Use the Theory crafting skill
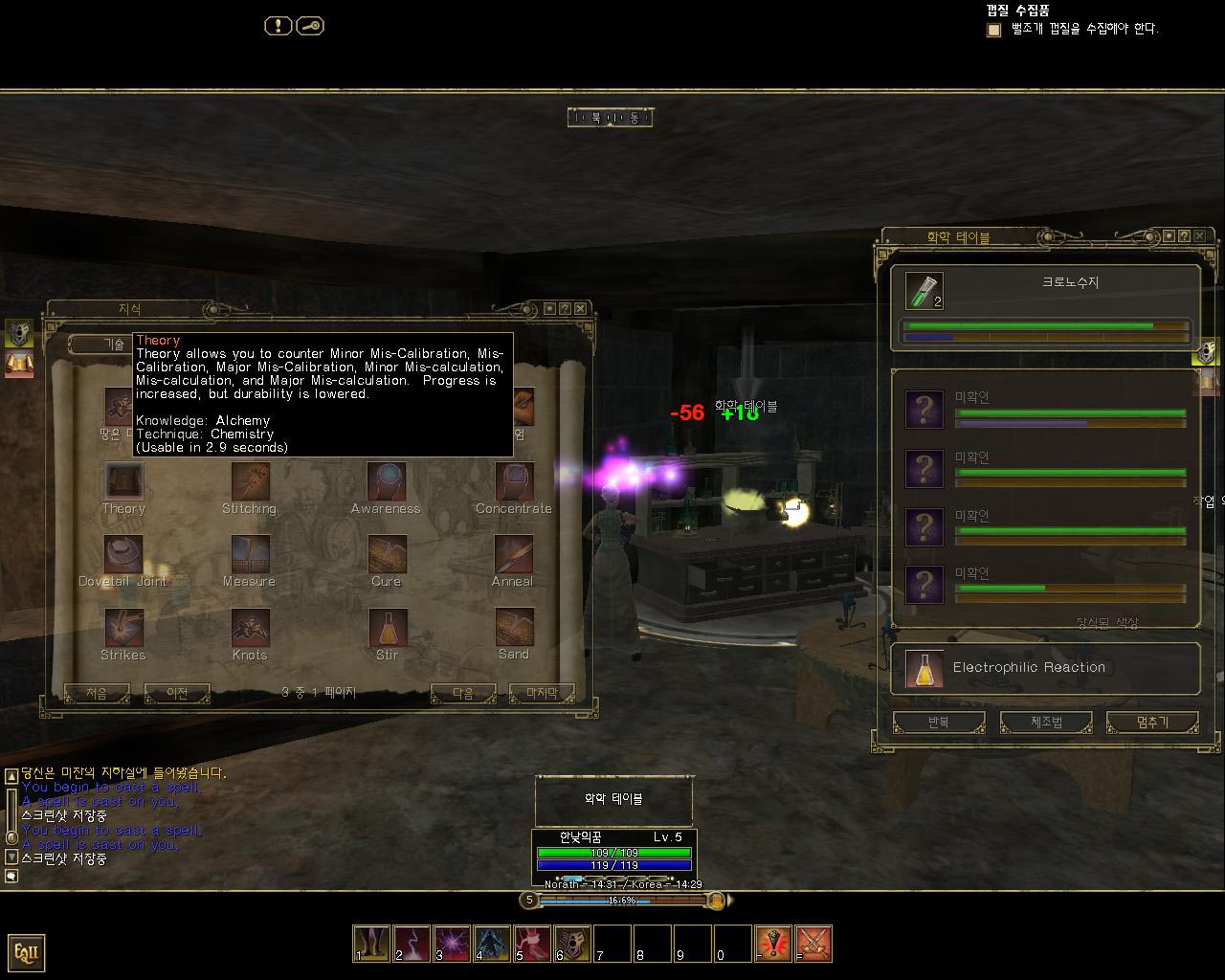 (x=123, y=481)
